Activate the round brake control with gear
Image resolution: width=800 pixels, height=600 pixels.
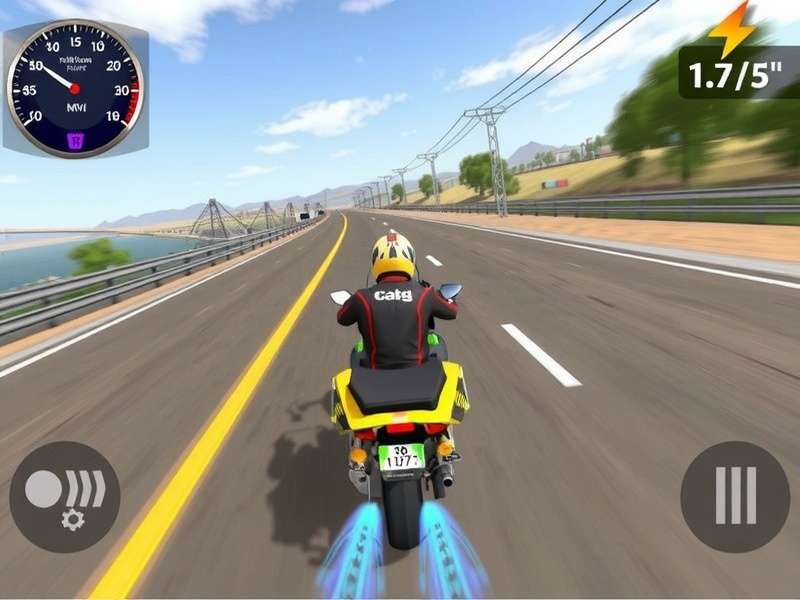(x=65, y=497)
